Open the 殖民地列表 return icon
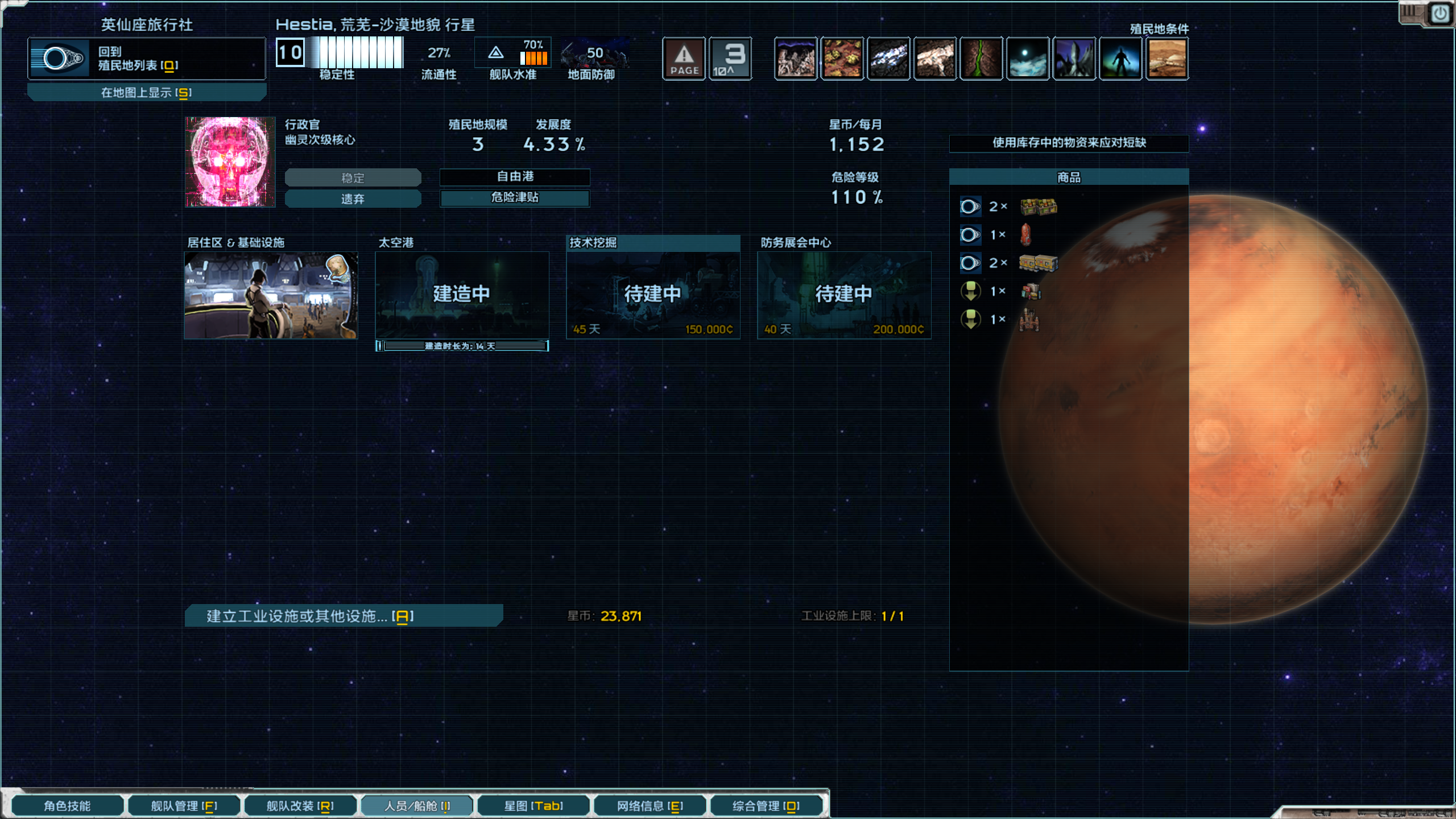Image resolution: width=1456 pixels, height=819 pixels. (x=60, y=57)
